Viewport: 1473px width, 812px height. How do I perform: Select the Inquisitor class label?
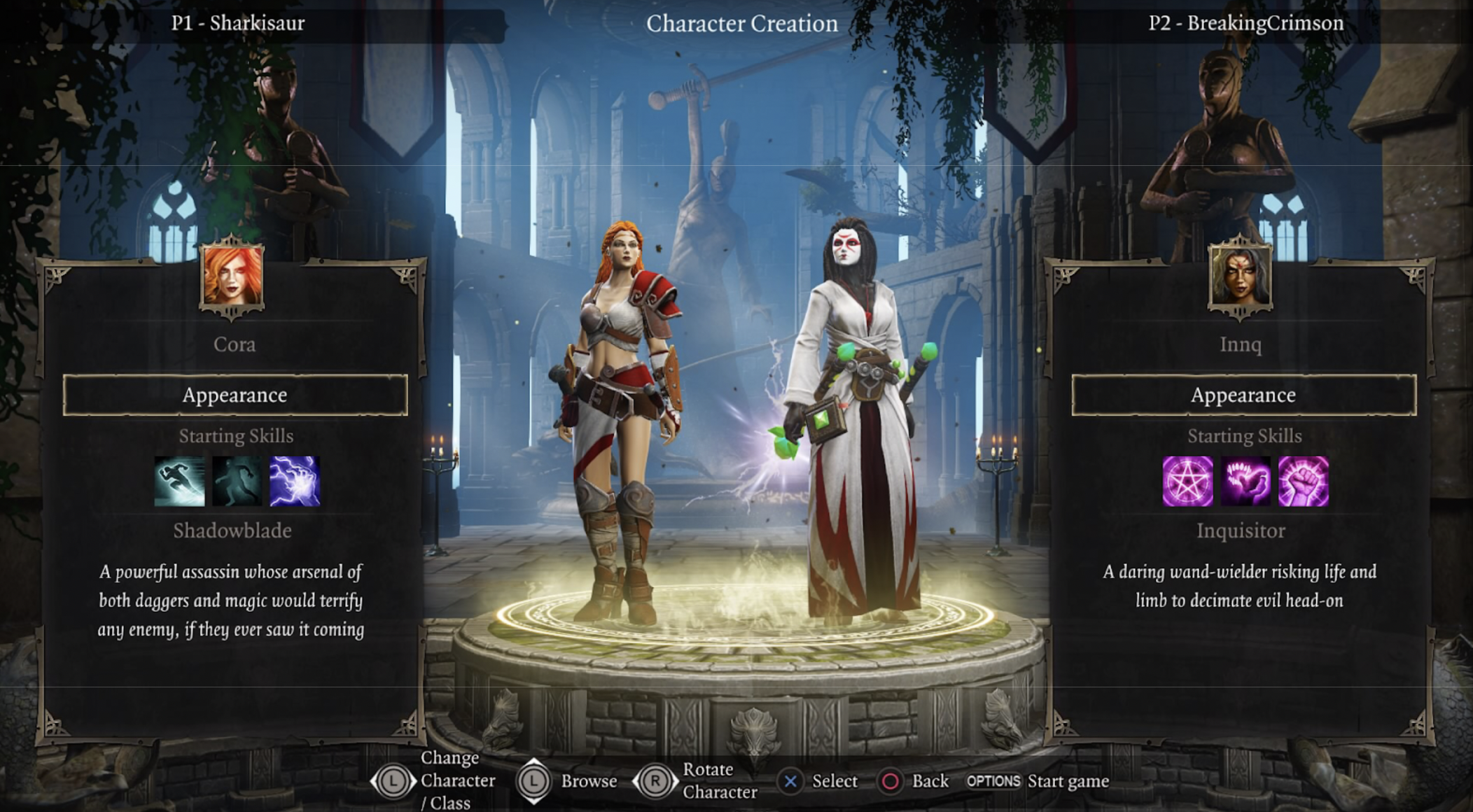1241,531
